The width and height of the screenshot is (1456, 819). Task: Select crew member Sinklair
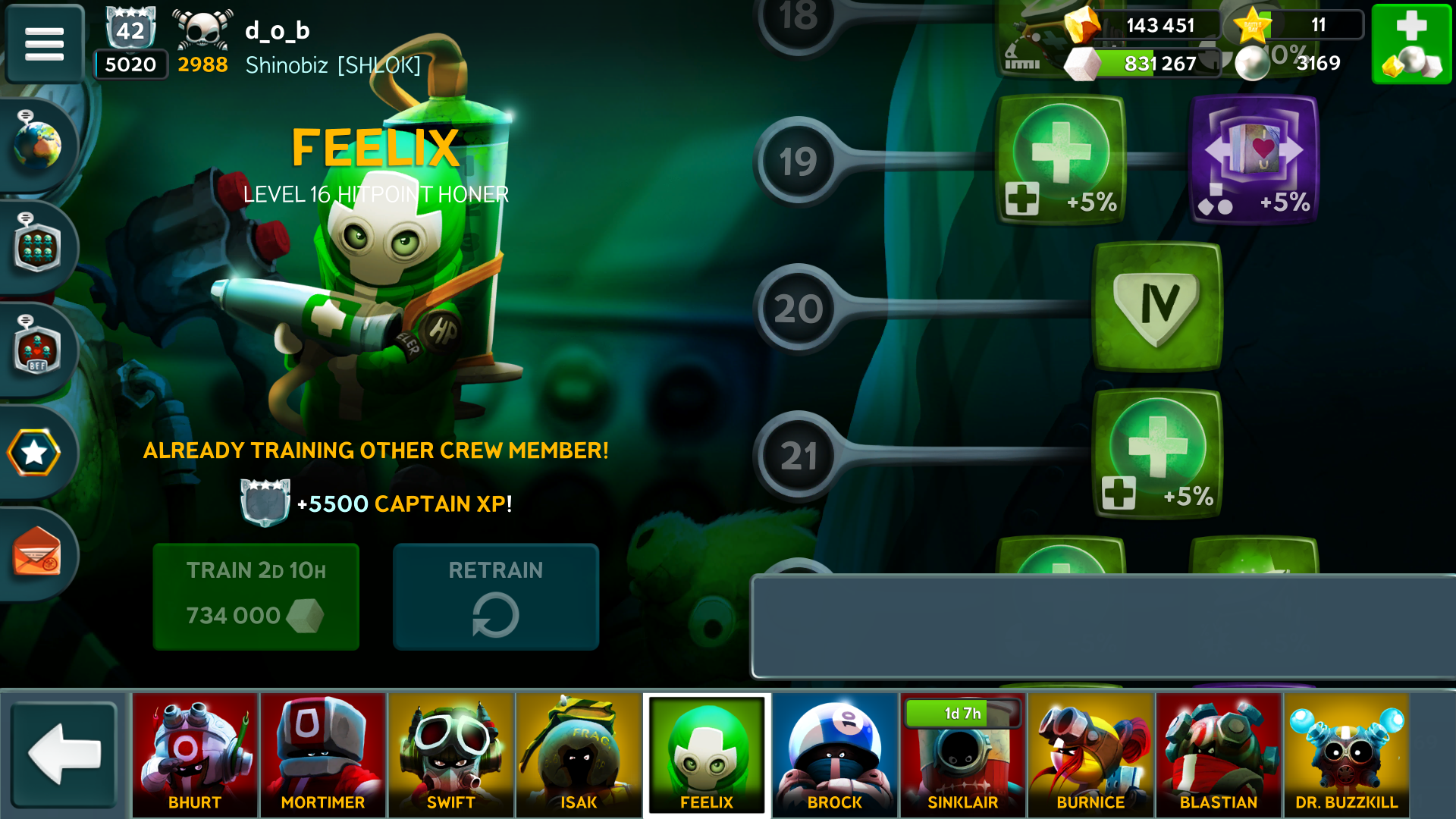pyautogui.click(x=962, y=754)
